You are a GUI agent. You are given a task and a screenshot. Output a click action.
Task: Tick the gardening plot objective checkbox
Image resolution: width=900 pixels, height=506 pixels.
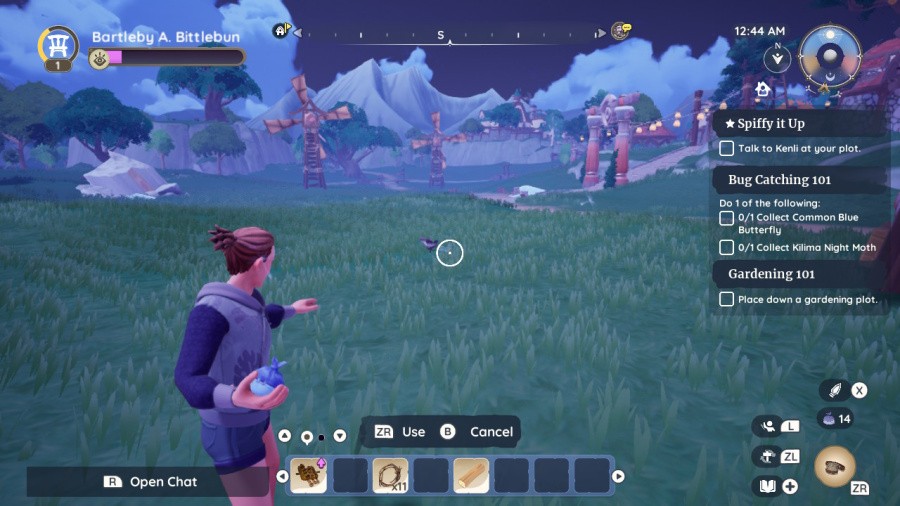coord(727,299)
